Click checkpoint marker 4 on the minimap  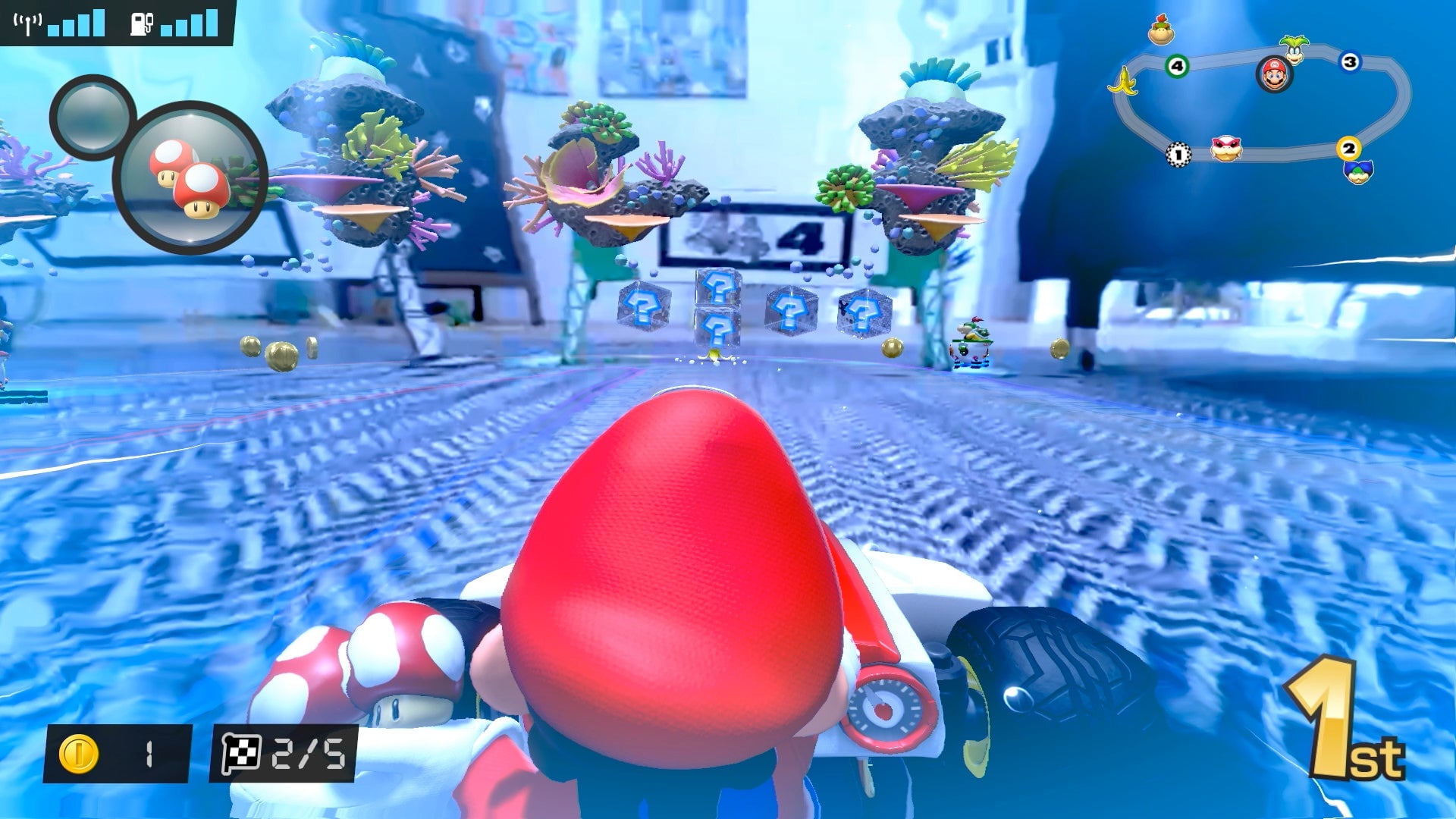(1177, 66)
